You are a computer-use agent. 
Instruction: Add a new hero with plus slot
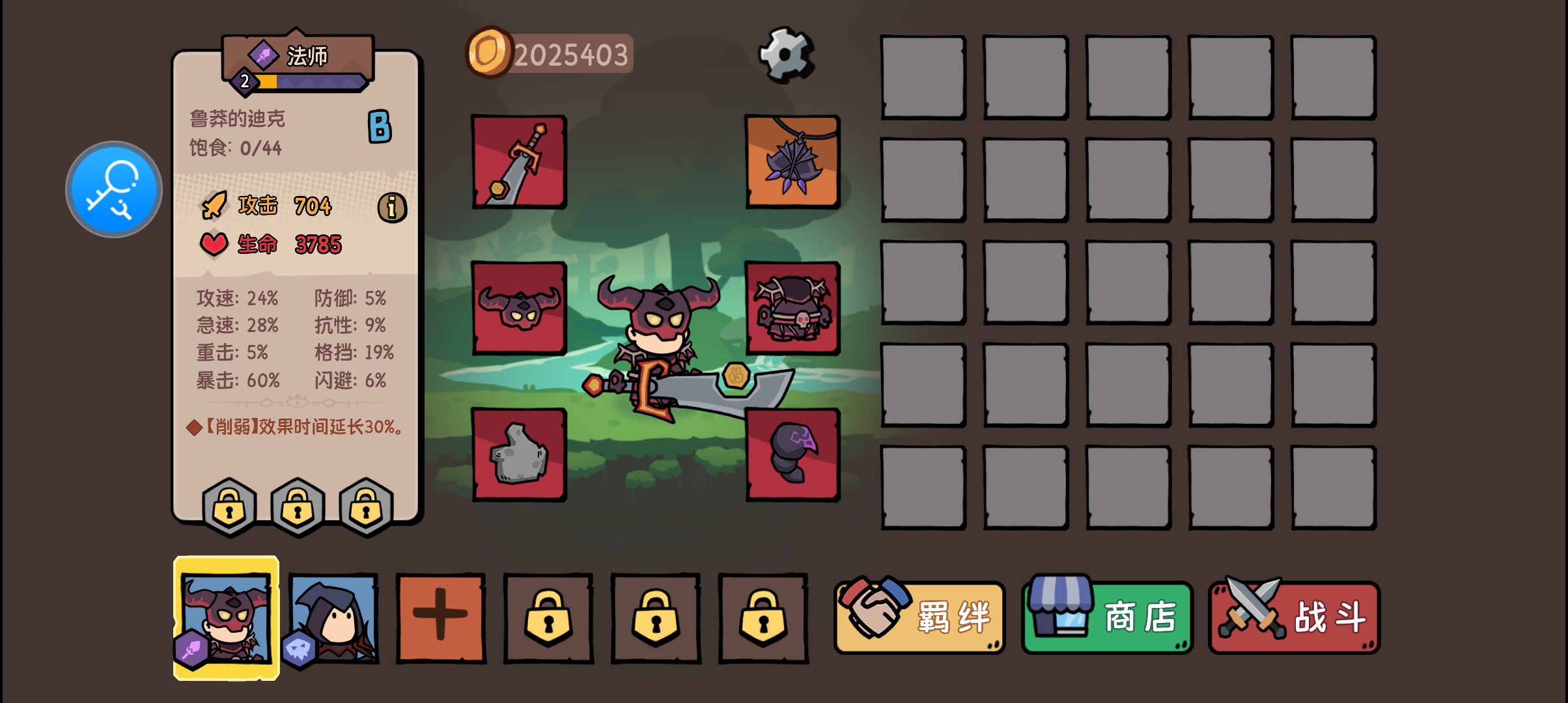441,617
